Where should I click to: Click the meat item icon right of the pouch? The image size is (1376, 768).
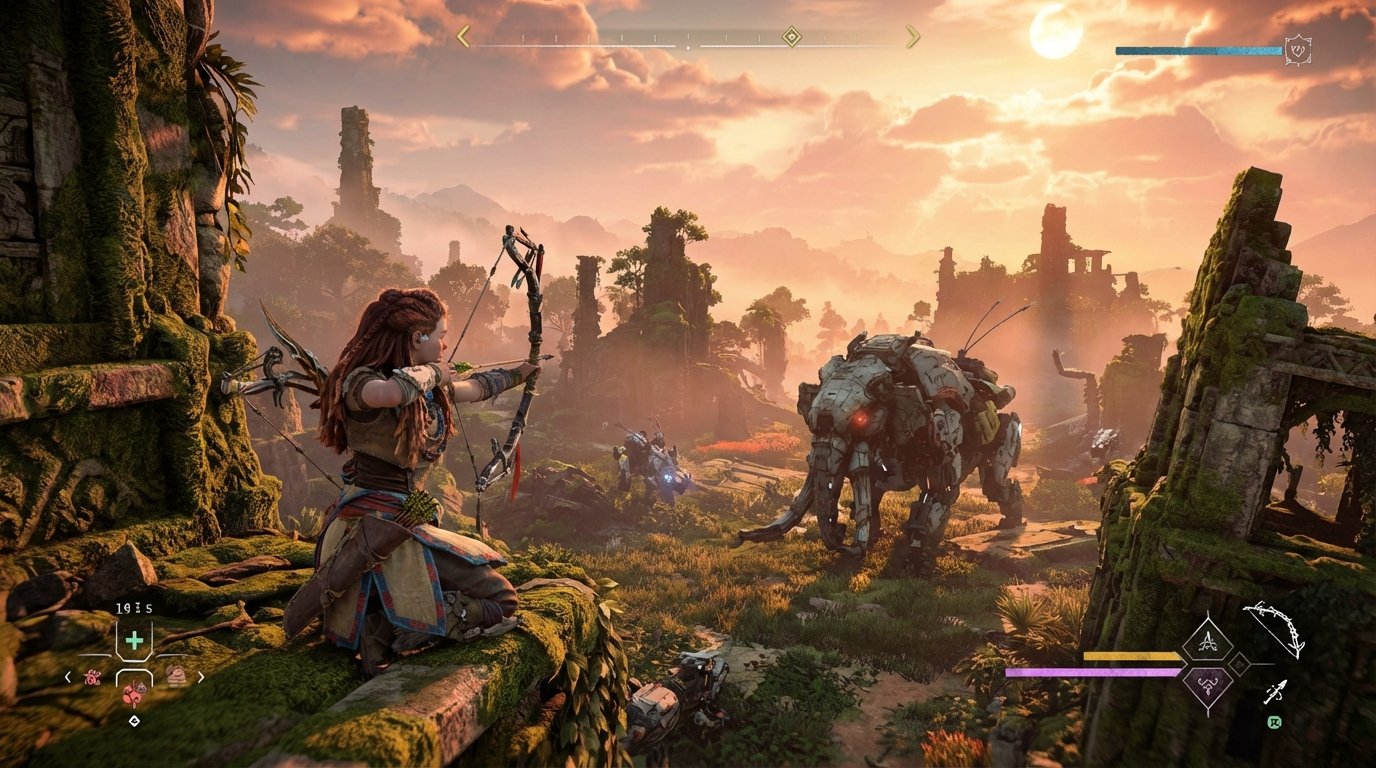(x=177, y=677)
